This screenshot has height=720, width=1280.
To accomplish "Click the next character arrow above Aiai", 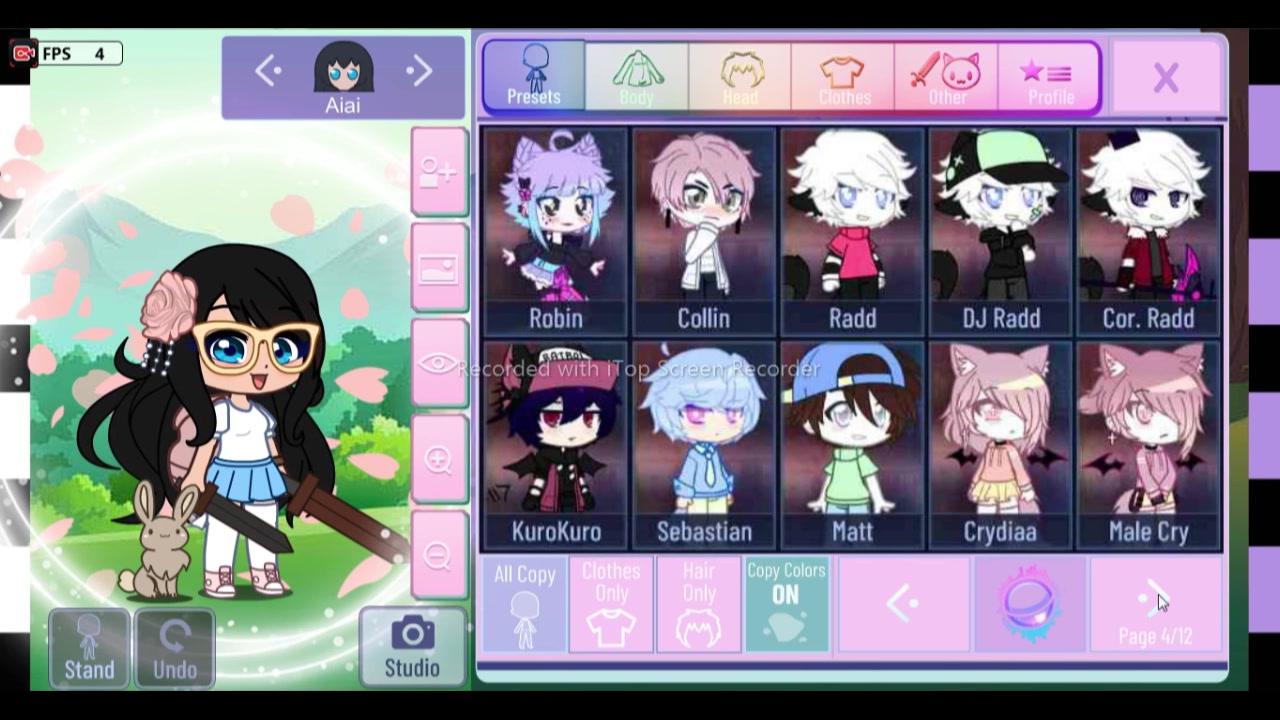I will [x=419, y=71].
